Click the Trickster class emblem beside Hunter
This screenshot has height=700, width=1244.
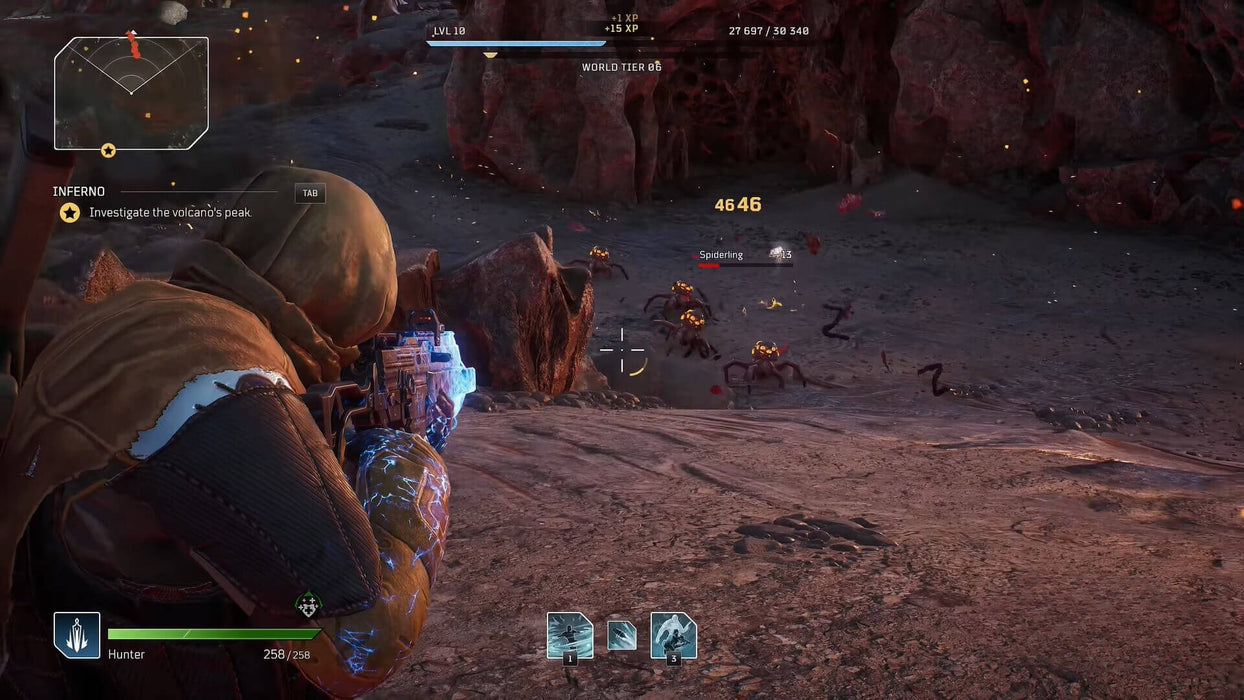(x=77, y=635)
